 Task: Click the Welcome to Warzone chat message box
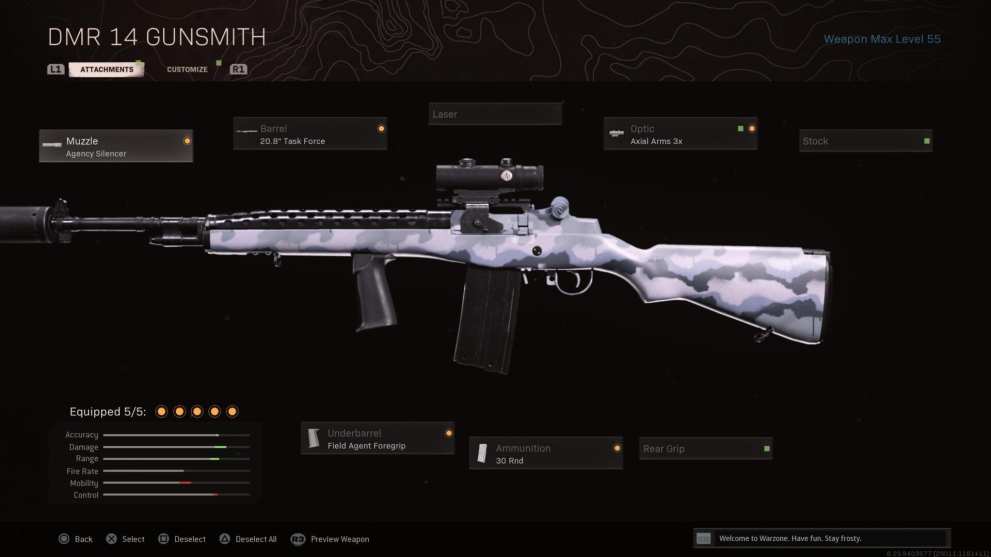point(820,538)
